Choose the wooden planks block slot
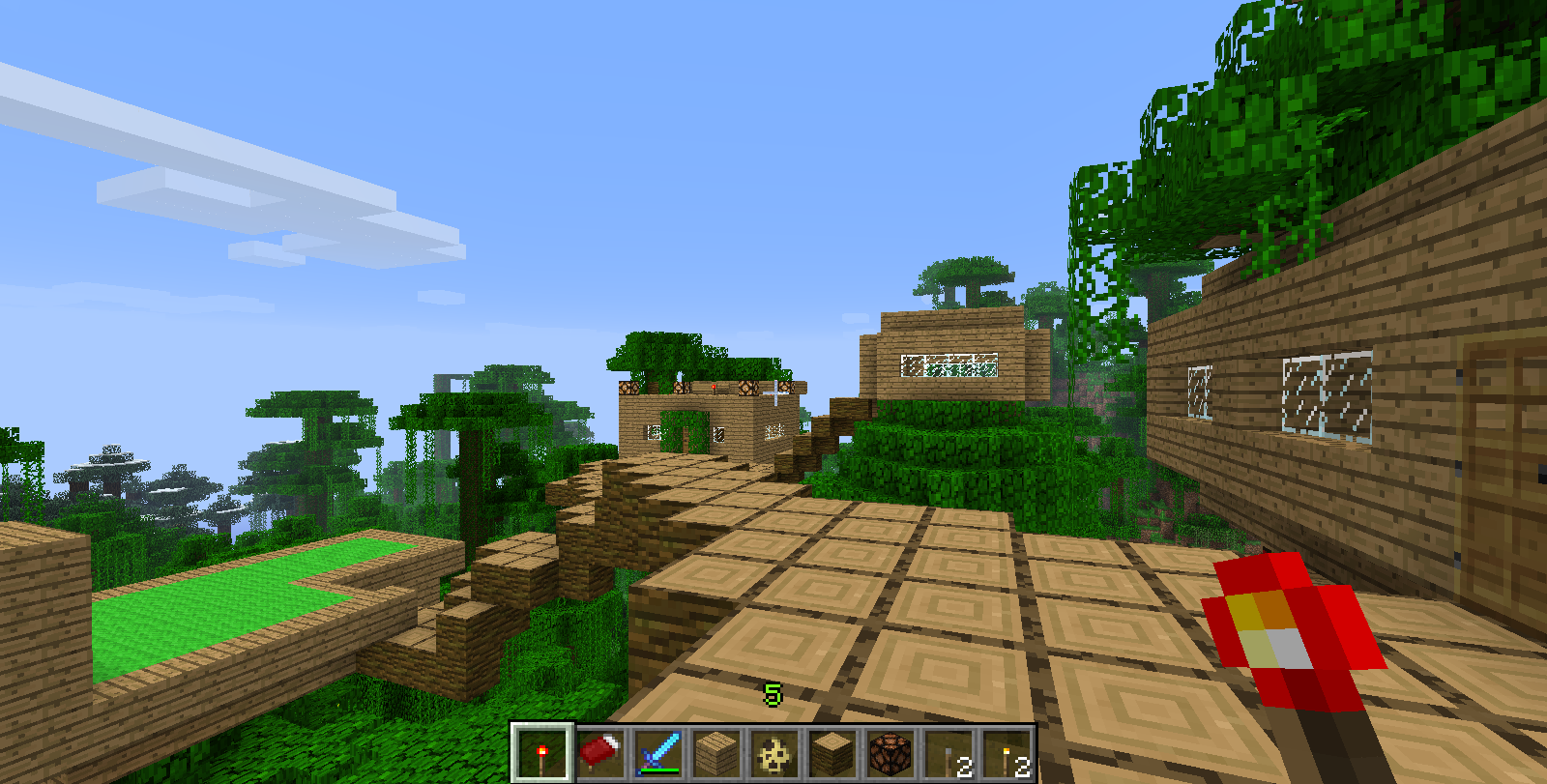The height and width of the screenshot is (784, 1547). [716, 753]
